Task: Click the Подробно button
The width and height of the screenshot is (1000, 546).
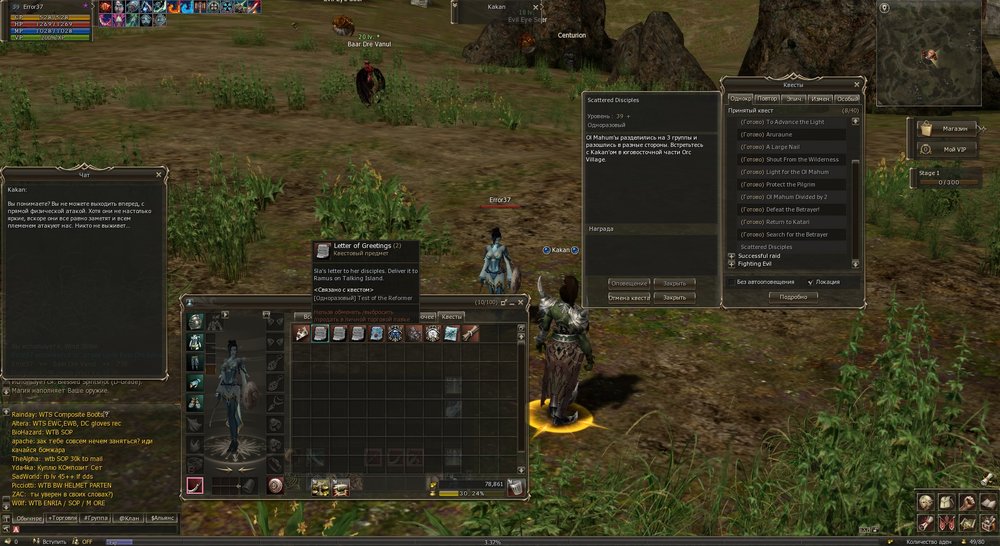Action: click(793, 296)
